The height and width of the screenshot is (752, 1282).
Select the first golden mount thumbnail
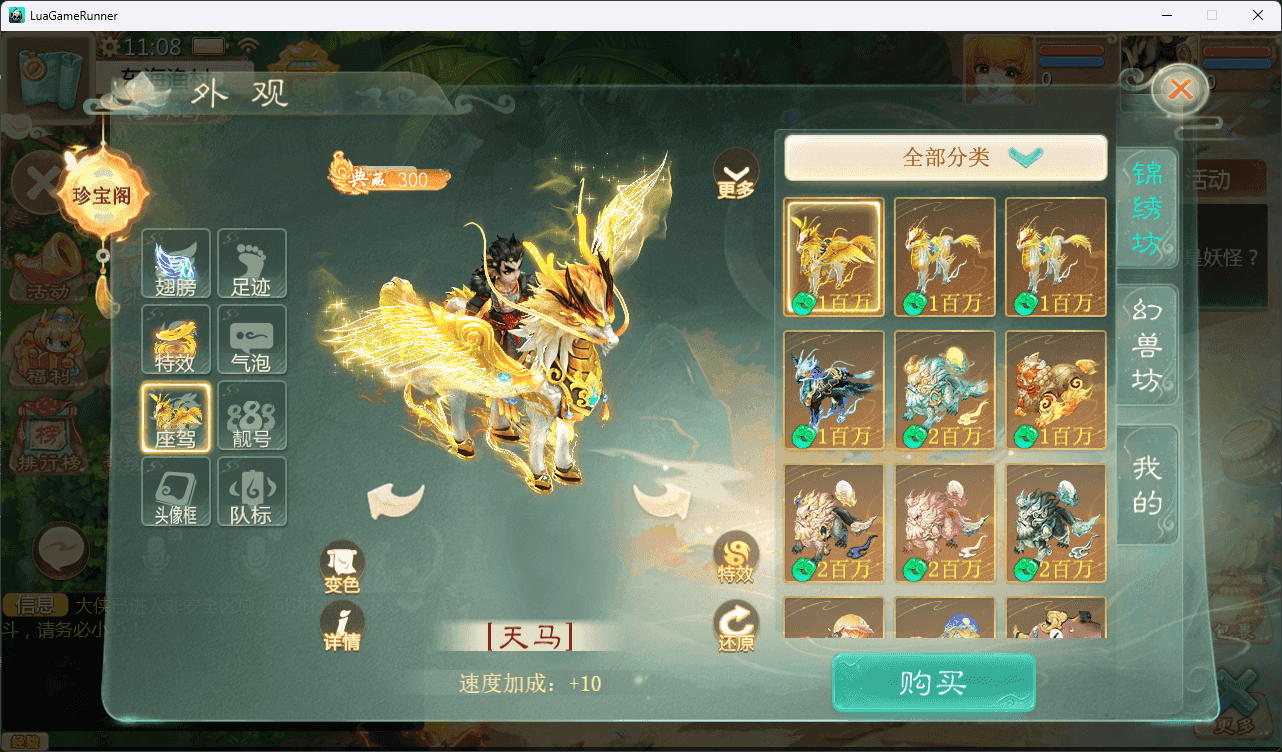pos(834,257)
